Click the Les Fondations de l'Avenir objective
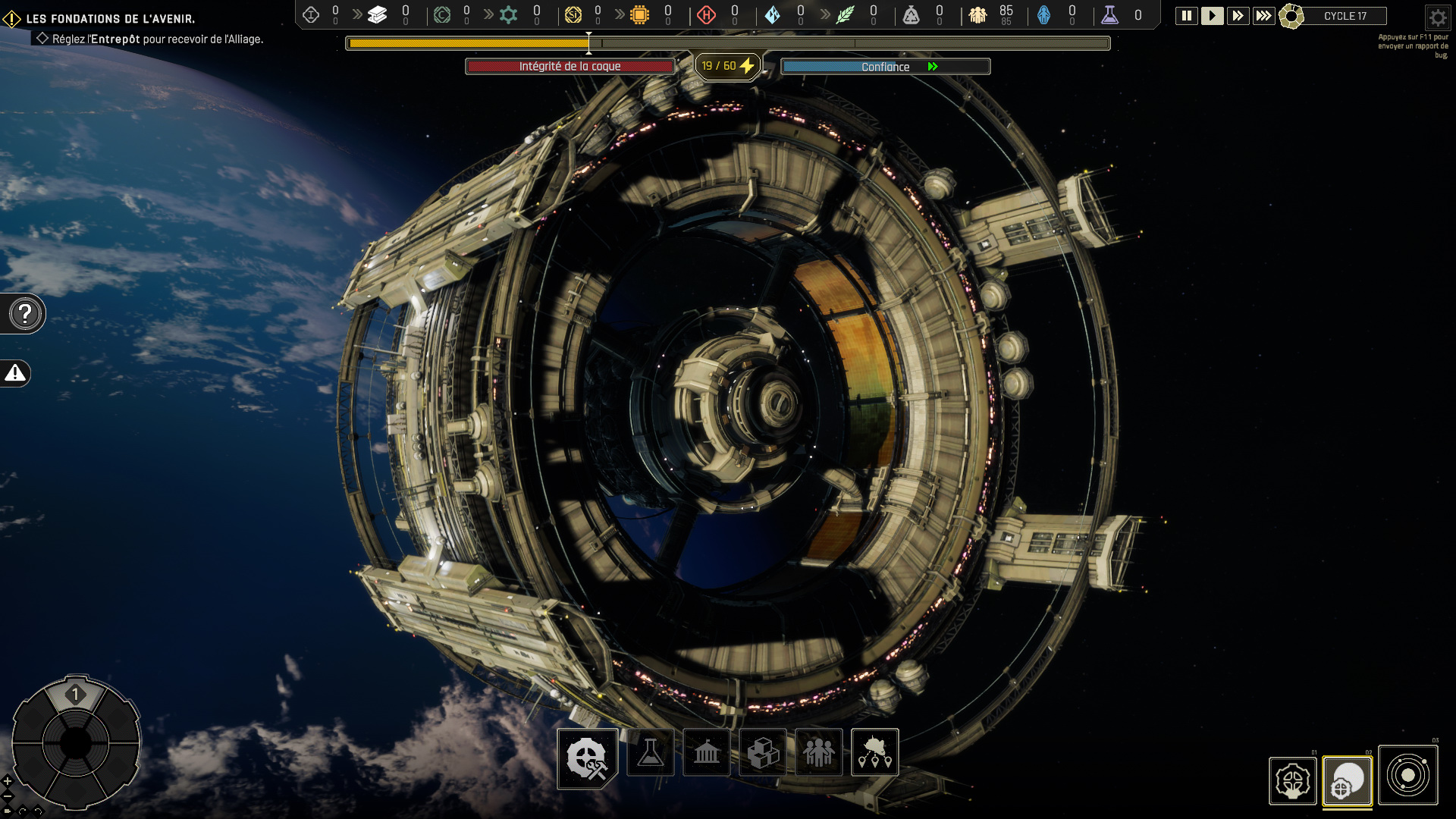 (111, 18)
